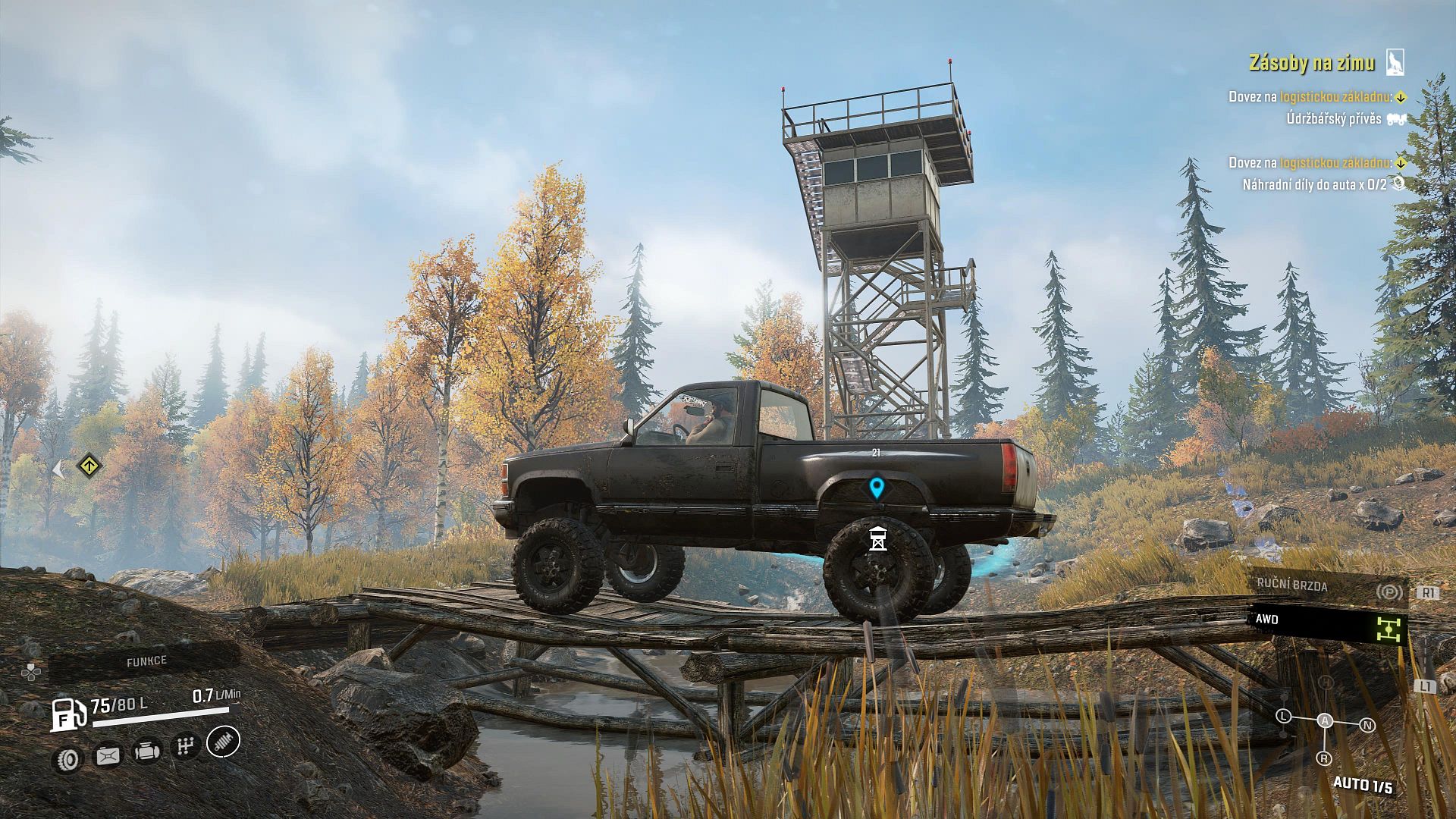The image size is (1456, 819).
Task: Click the blue location pin marker
Action: [x=877, y=488]
